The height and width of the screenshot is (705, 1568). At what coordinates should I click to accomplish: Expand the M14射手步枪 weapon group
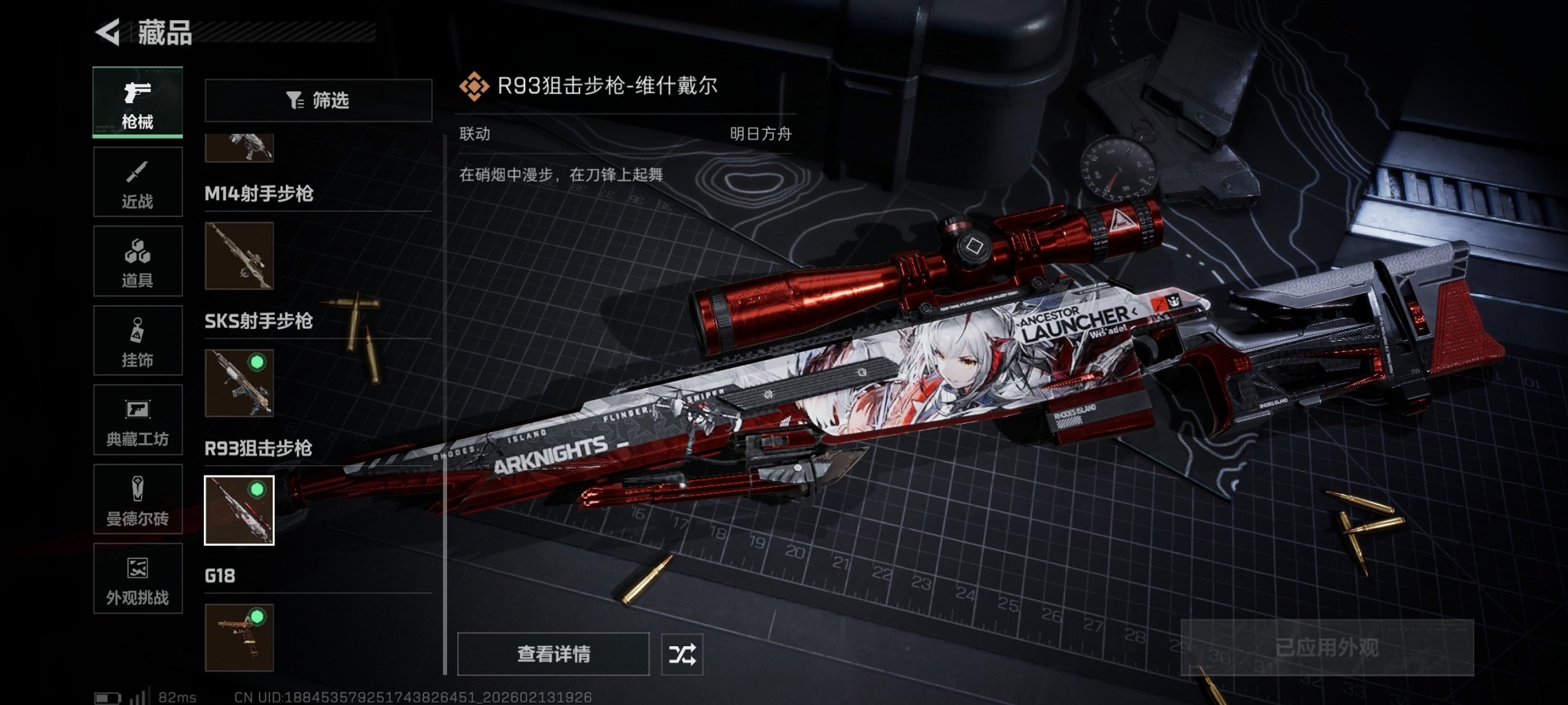(259, 194)
